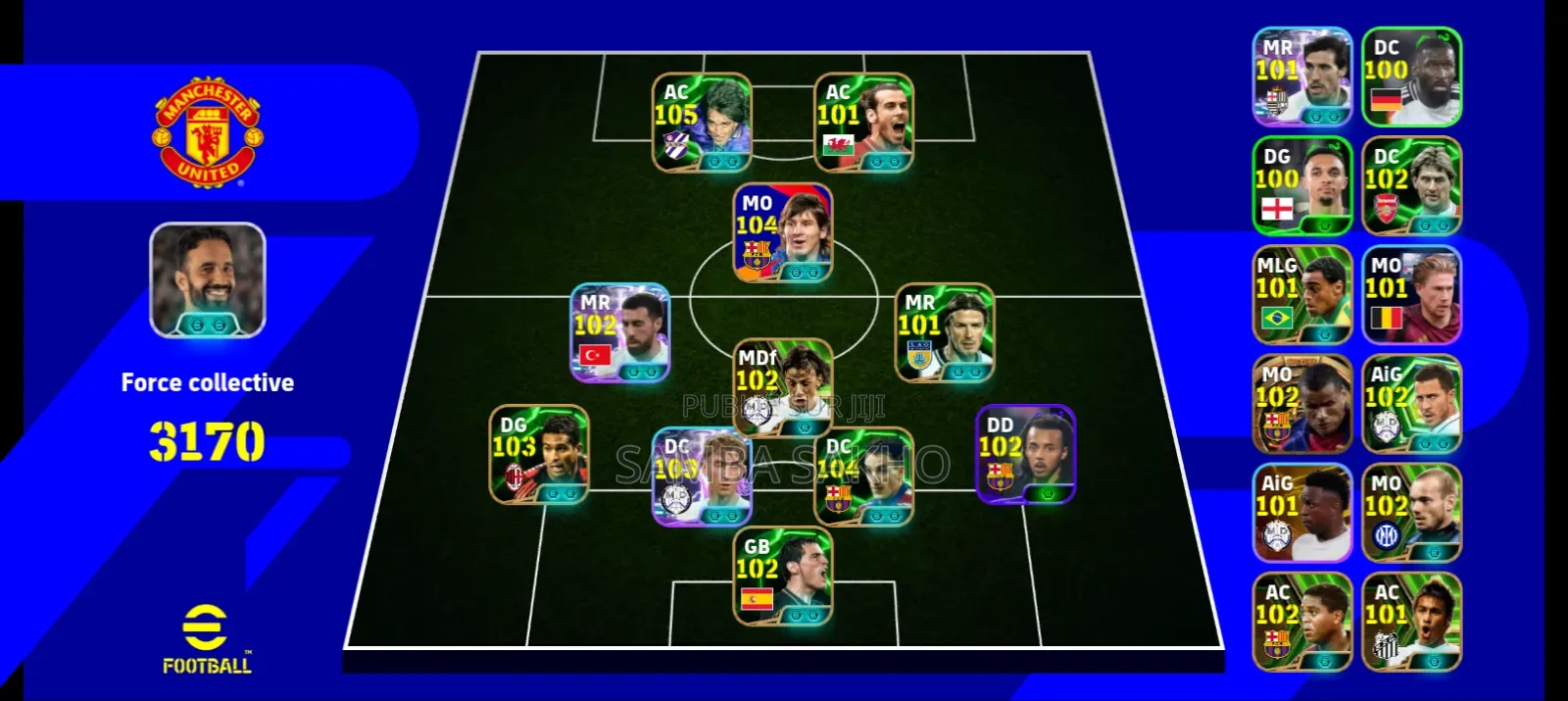This screenshot has height=701, width=1568.
Task: Select the DC 103 centre-back card
Action: (x=702, y=476)
